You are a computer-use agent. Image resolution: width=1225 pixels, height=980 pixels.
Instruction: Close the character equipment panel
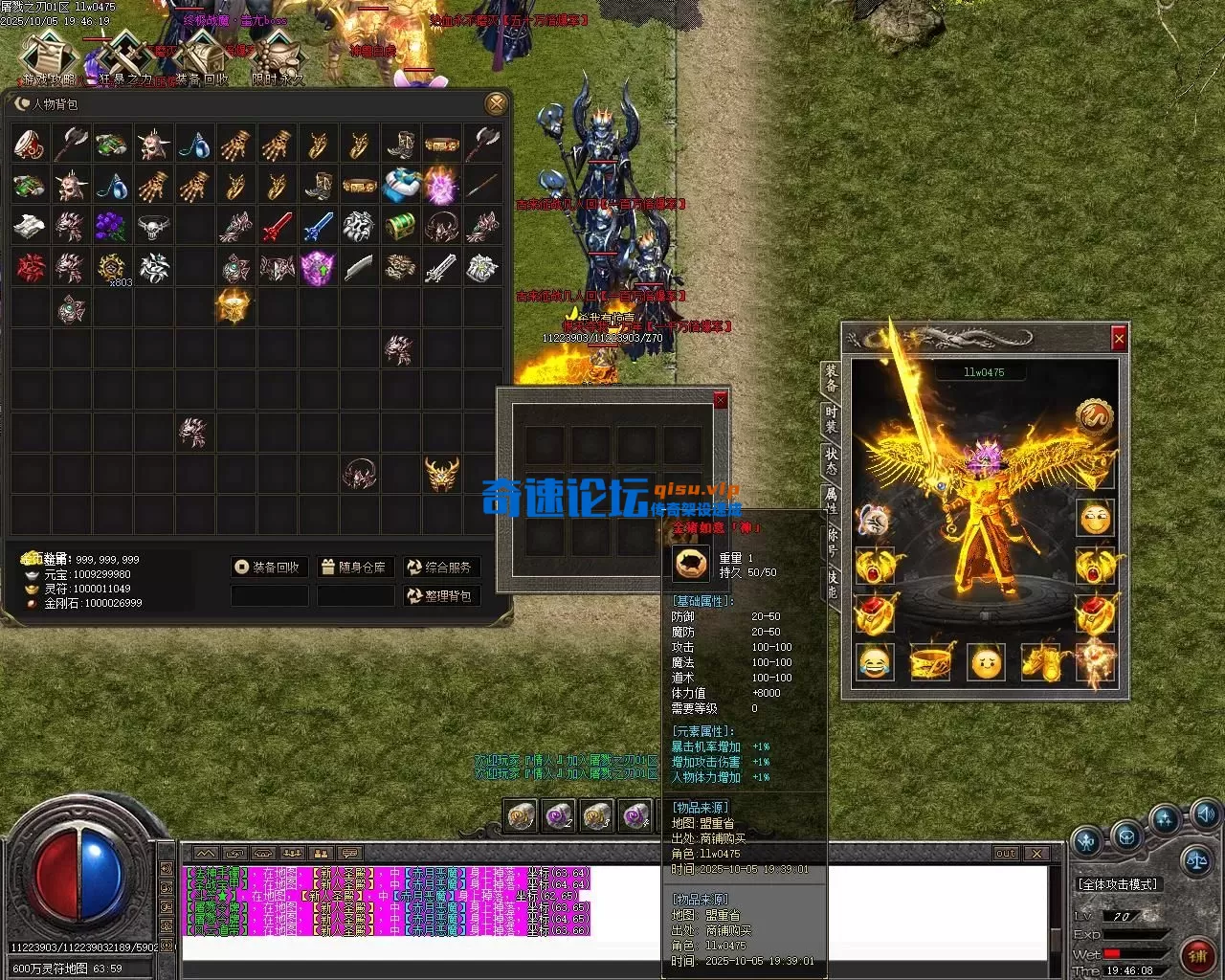[x=1118, y=338]
